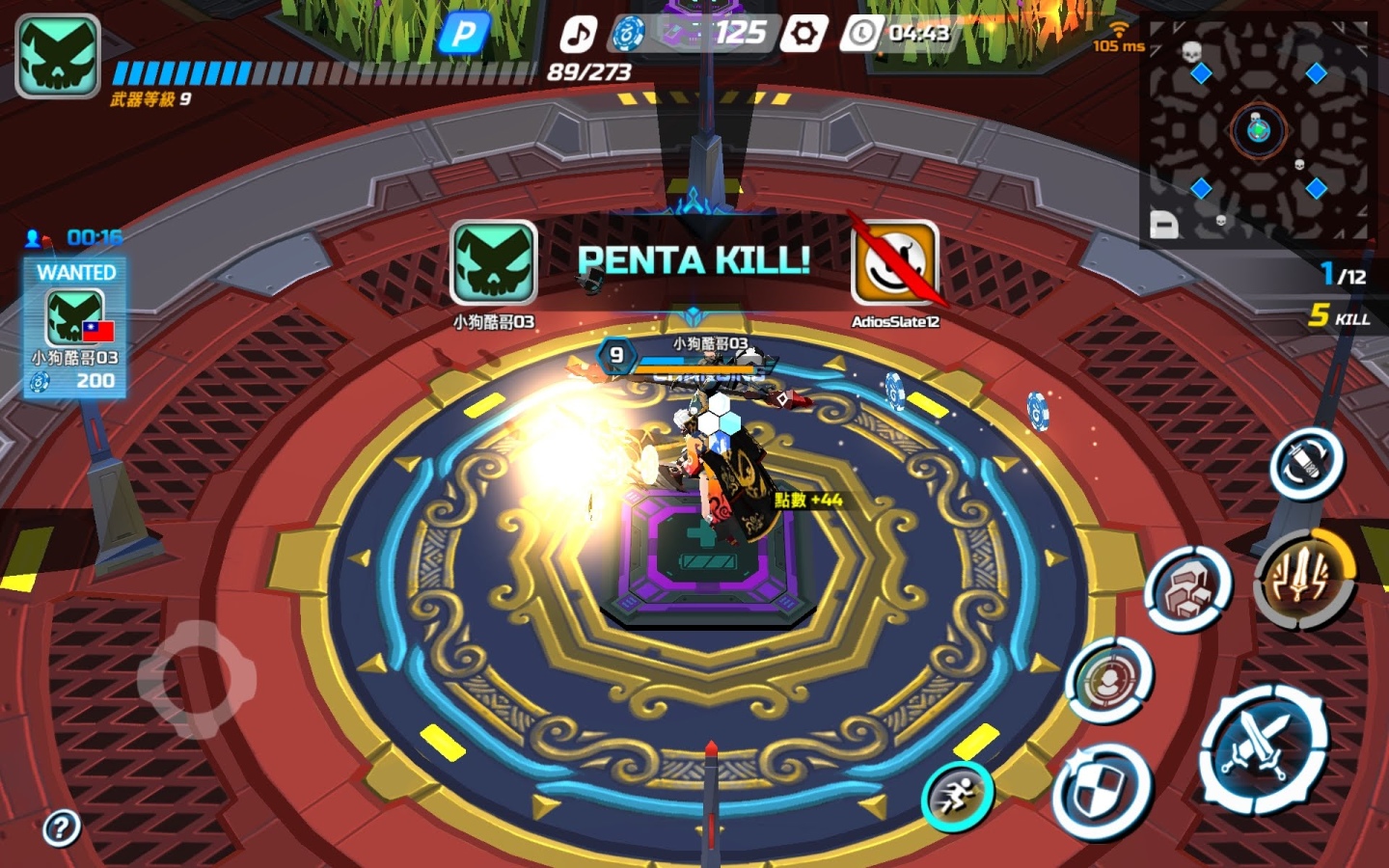1389x868 pixels.
Task: Open game settings via gear icon
Action: (803, 33)
